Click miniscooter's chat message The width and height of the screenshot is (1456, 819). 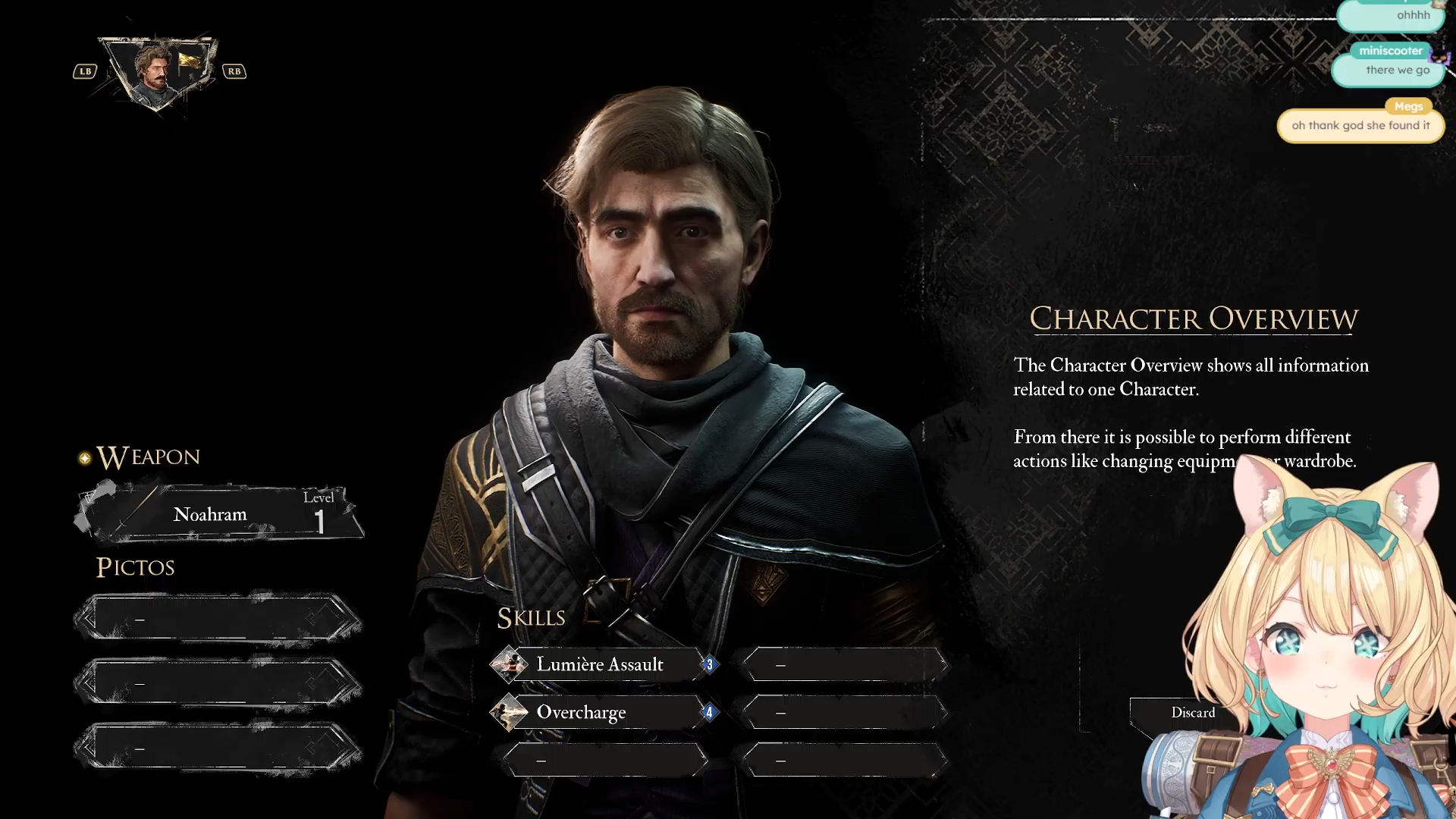pos(1389,70)
